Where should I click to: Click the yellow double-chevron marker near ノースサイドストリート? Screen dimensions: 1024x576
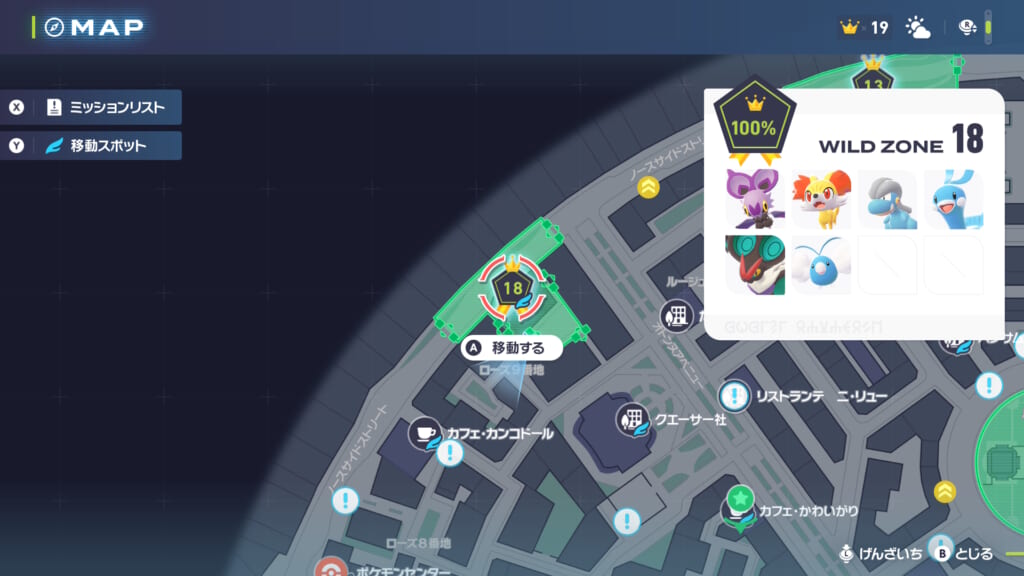(x=650, y=186)
